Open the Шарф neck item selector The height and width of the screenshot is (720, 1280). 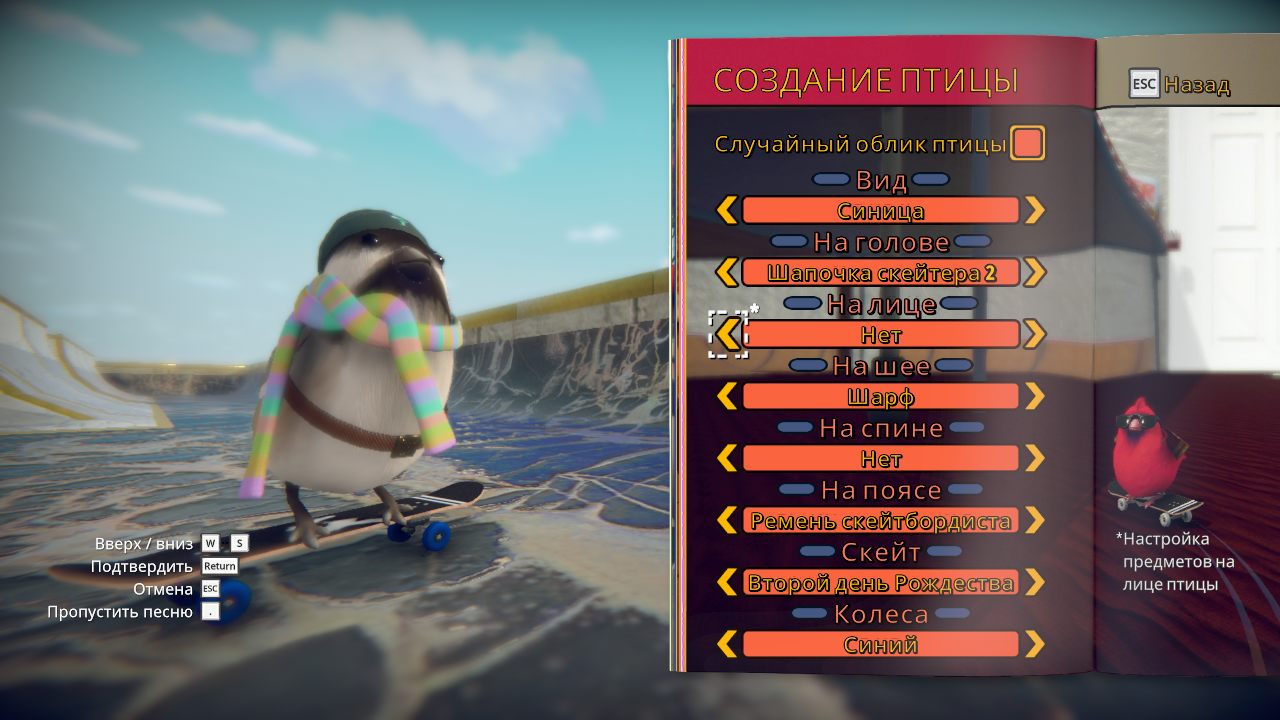coord(880,396)
